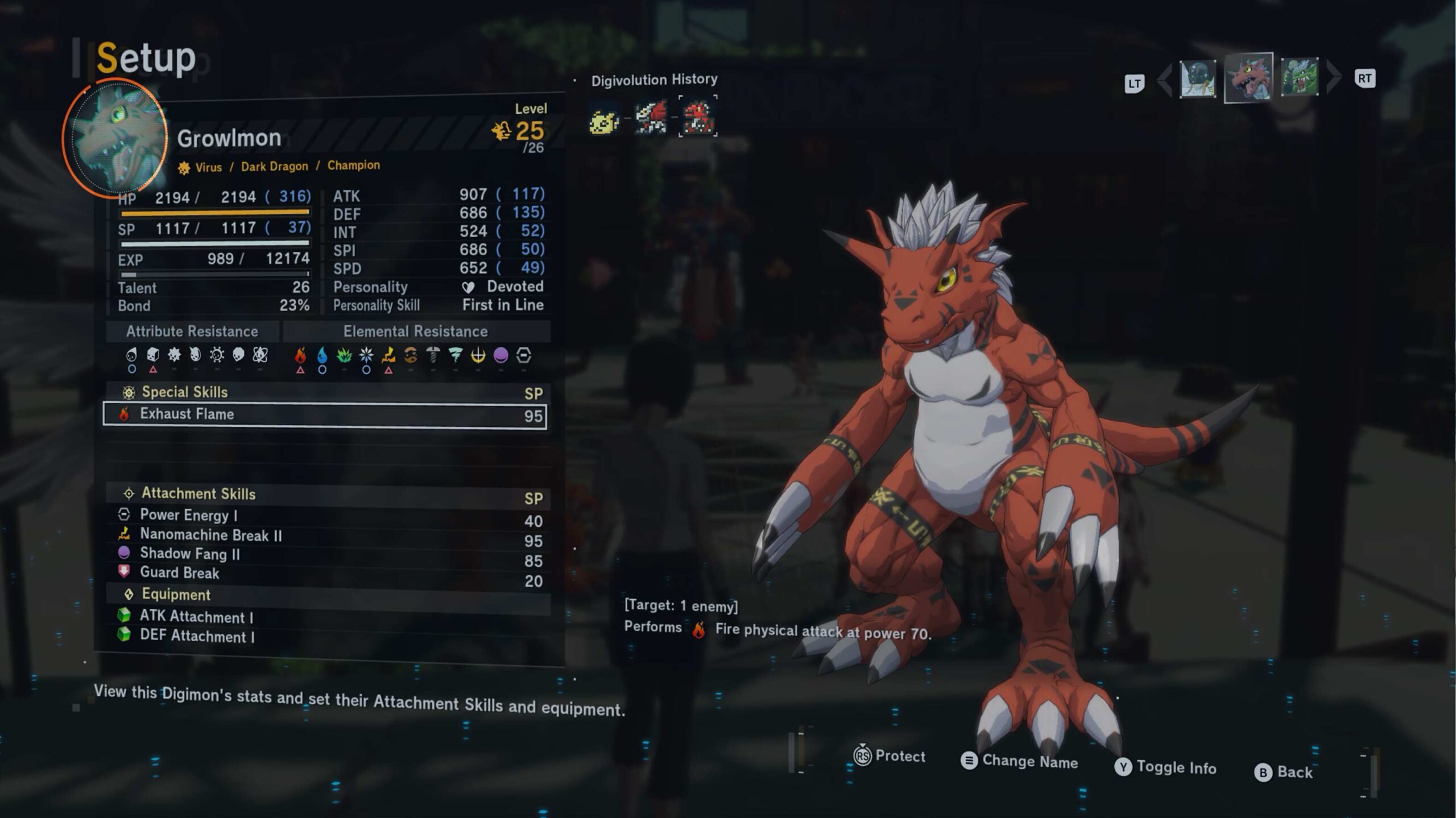The image size is (1456, 818).
Task: Click the left arrow beside party portraits
Action: tap(1164, 80)
